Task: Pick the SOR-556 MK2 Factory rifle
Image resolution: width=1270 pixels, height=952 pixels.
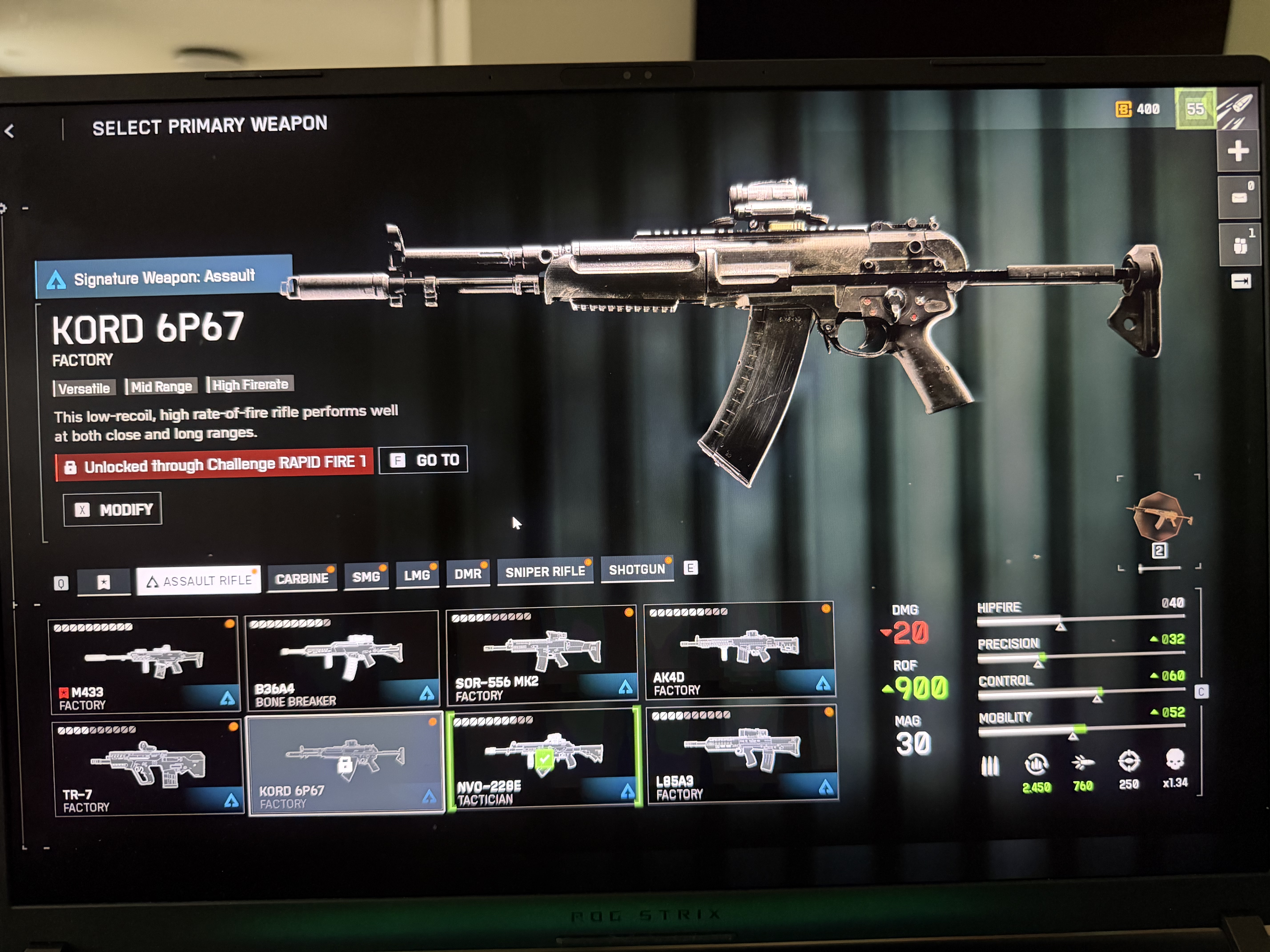Action: coord(541,655)
